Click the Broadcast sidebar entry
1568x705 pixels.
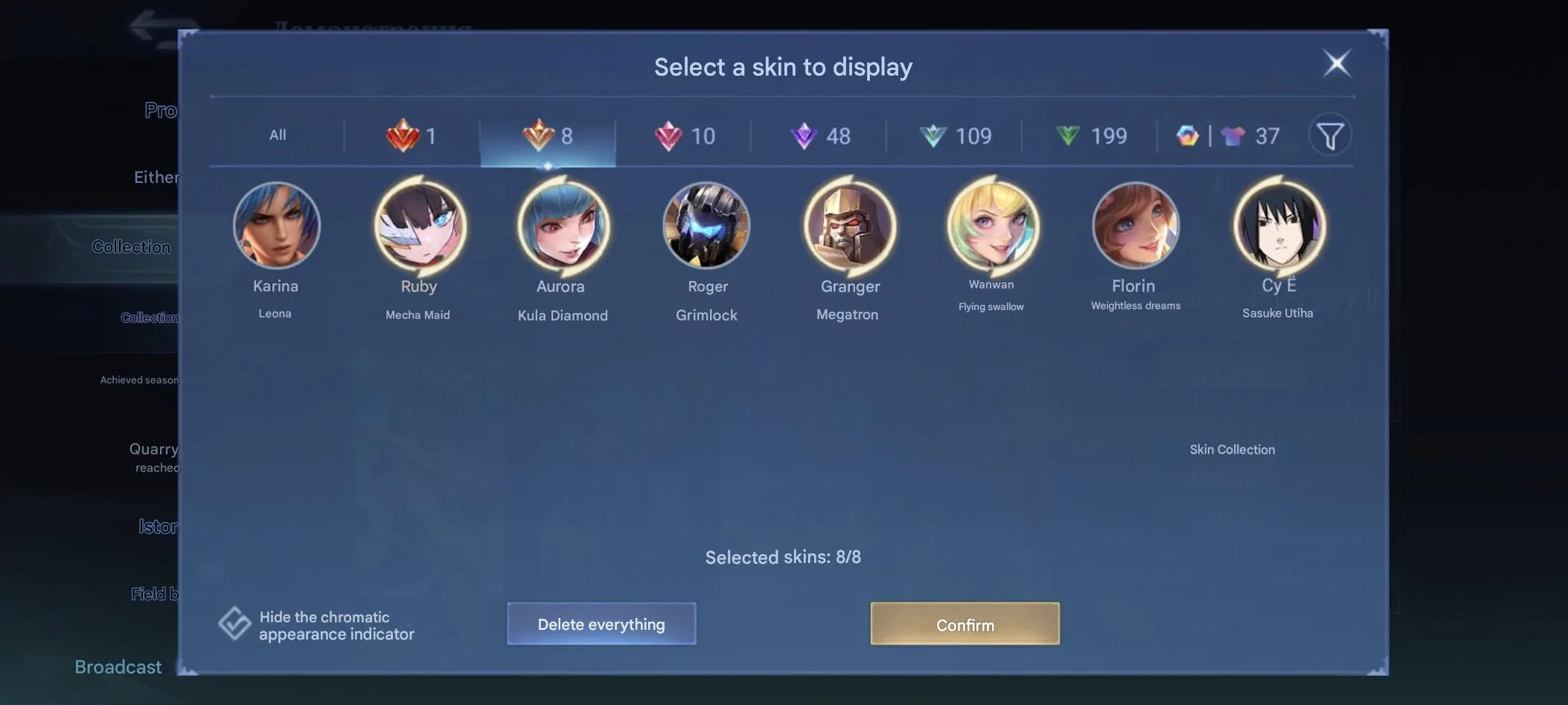click(x=118, y=666)
